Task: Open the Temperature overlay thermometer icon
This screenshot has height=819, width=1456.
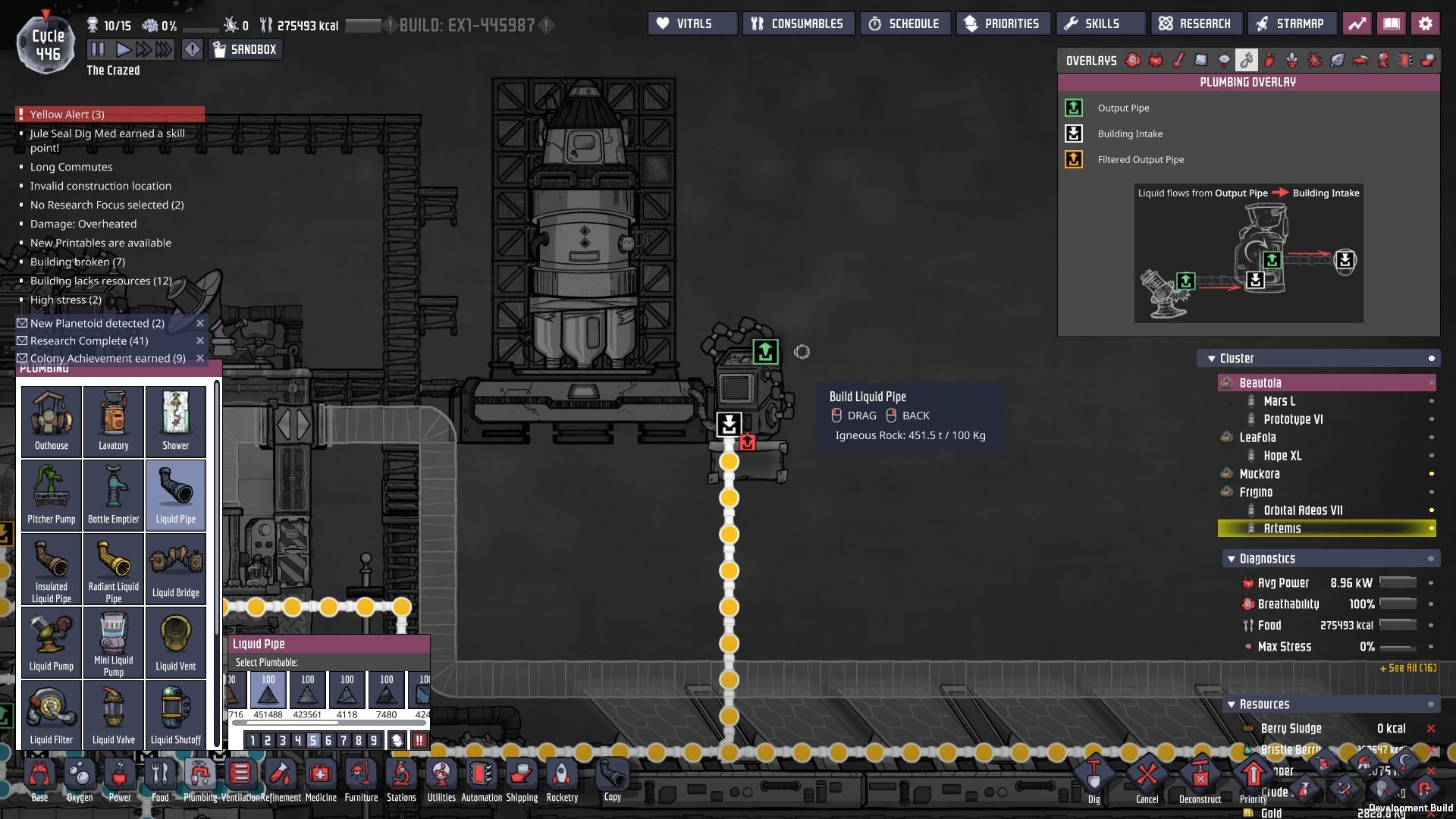Action: tap(1178, 60)
